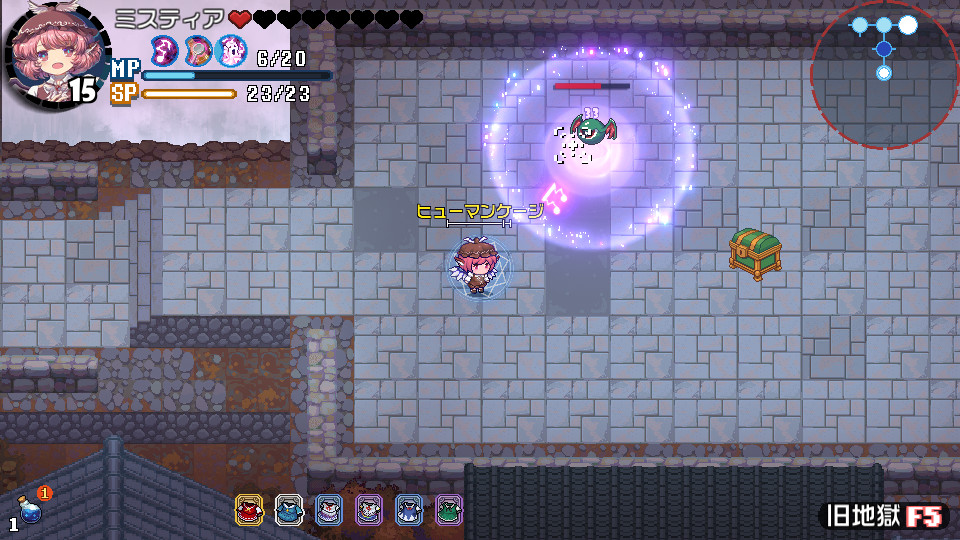Equip the dark blue and white dress
960x540 pixels.
pos(409,510)
